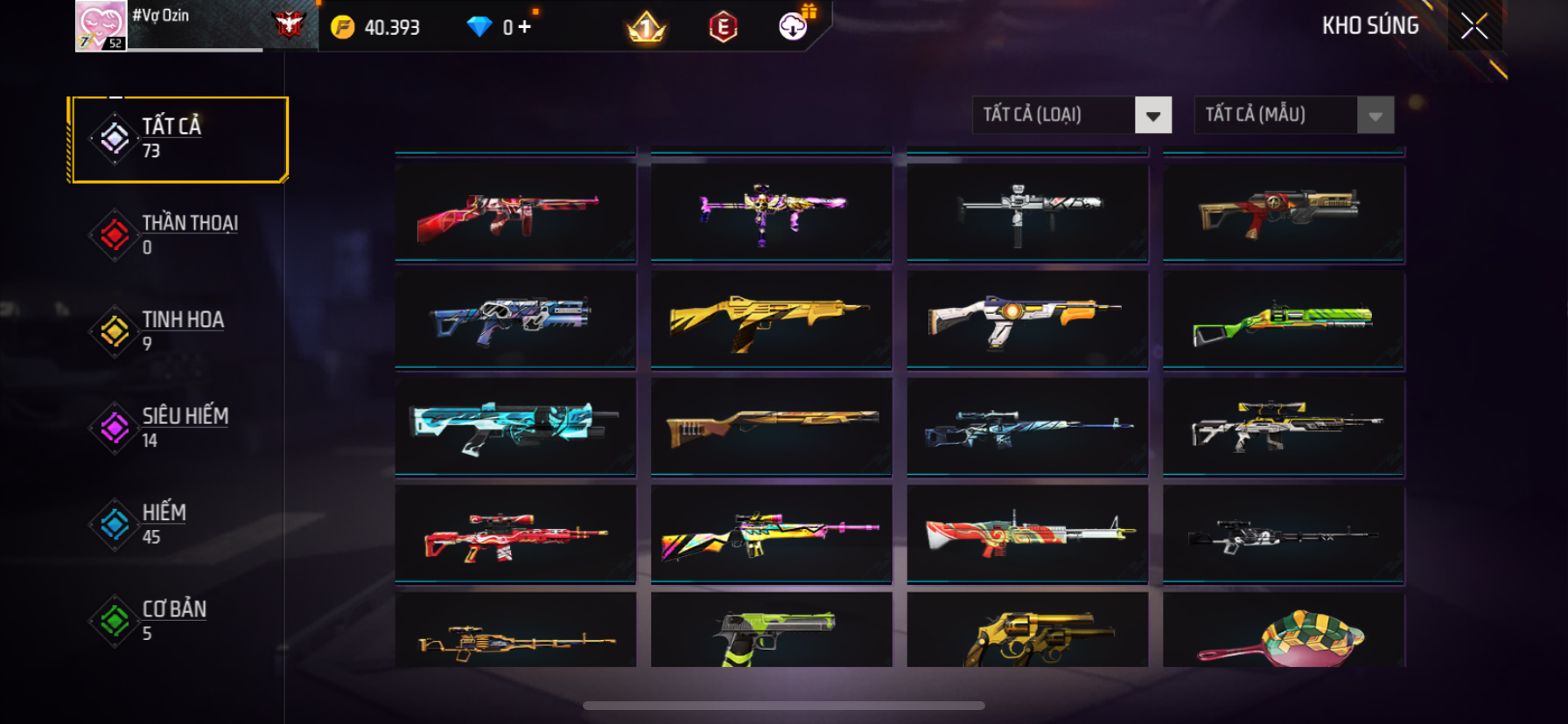Image resolution: width=1568 pixels, height=724 pixels.
Task: Click the red E badge icon
Action: (723, 28)
